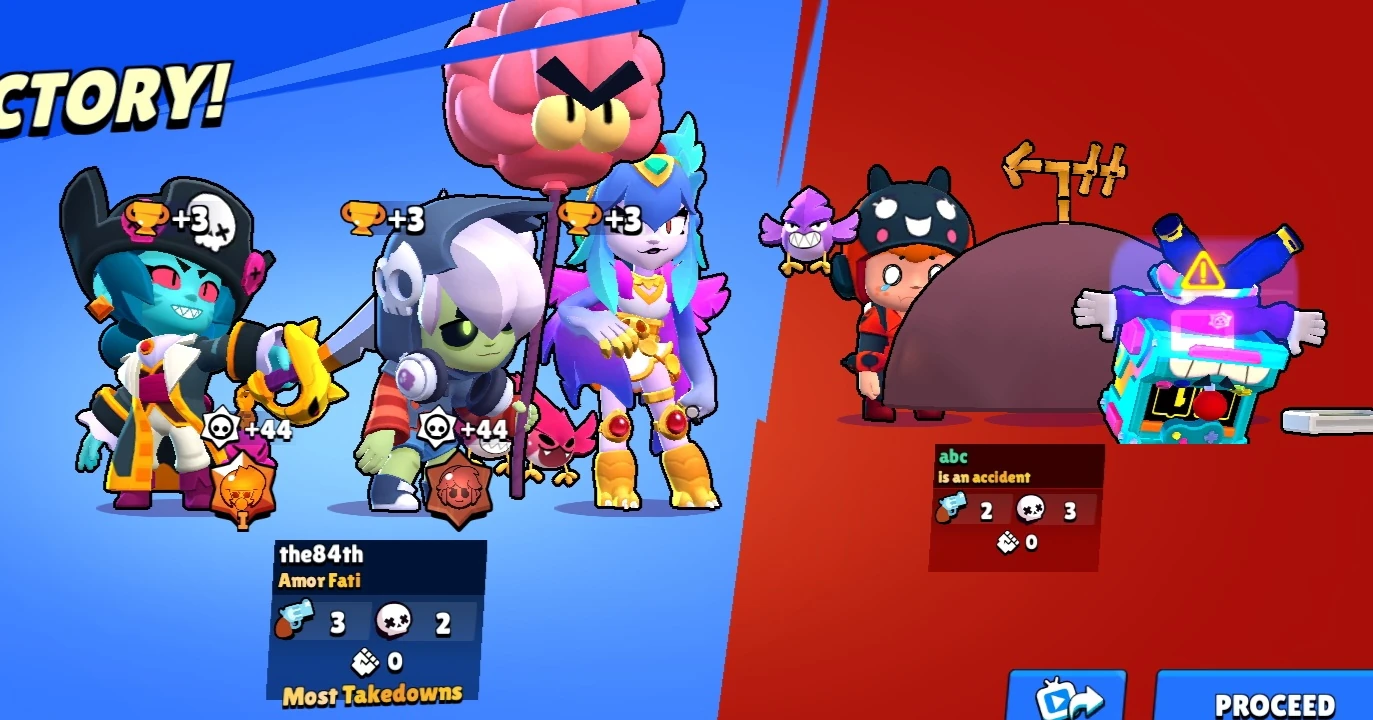Click abc's skull stat icon showing 3
The width and height of the screenshot is (1373, 720).
pyautogui.click(x=1031, y=510)
